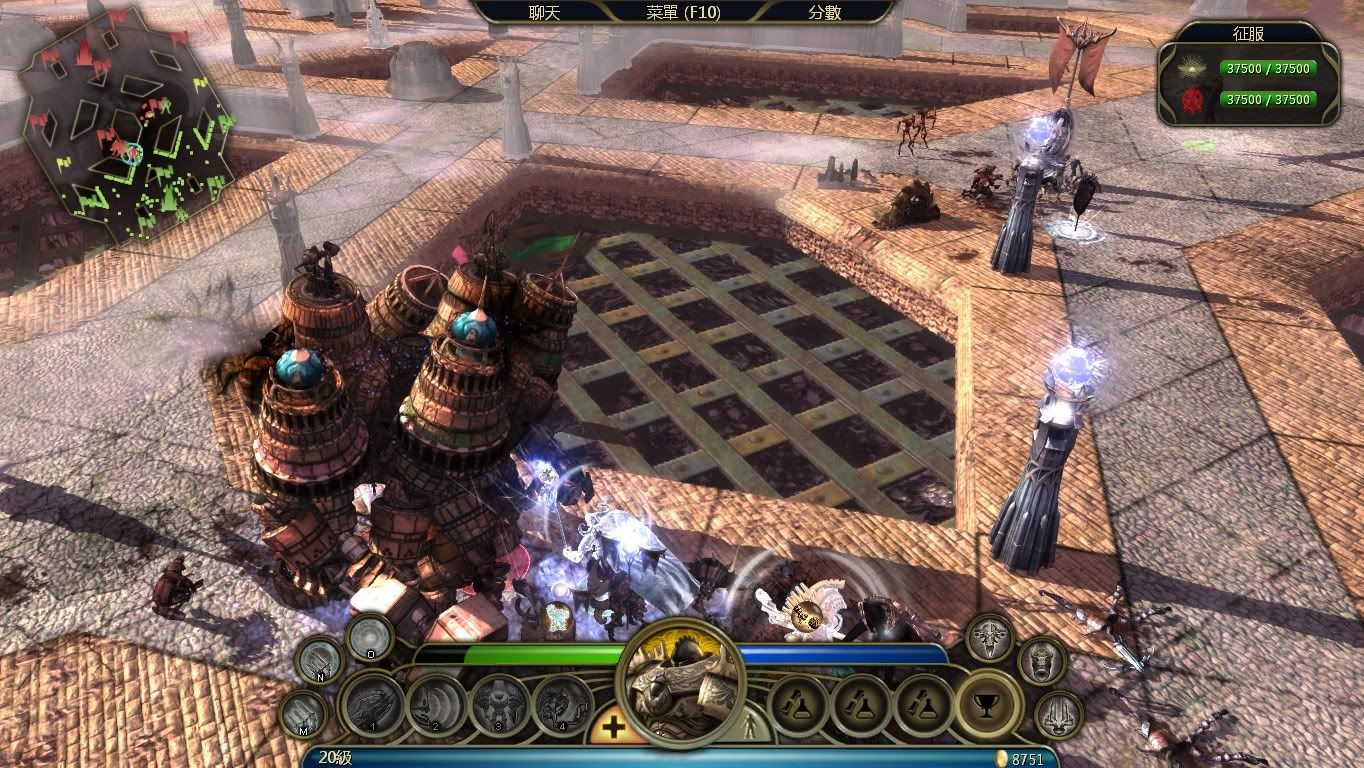This screenshot has width=1364, height=768.
Task: Activate the ability in slot 1
Action: (x=372, y=705)
